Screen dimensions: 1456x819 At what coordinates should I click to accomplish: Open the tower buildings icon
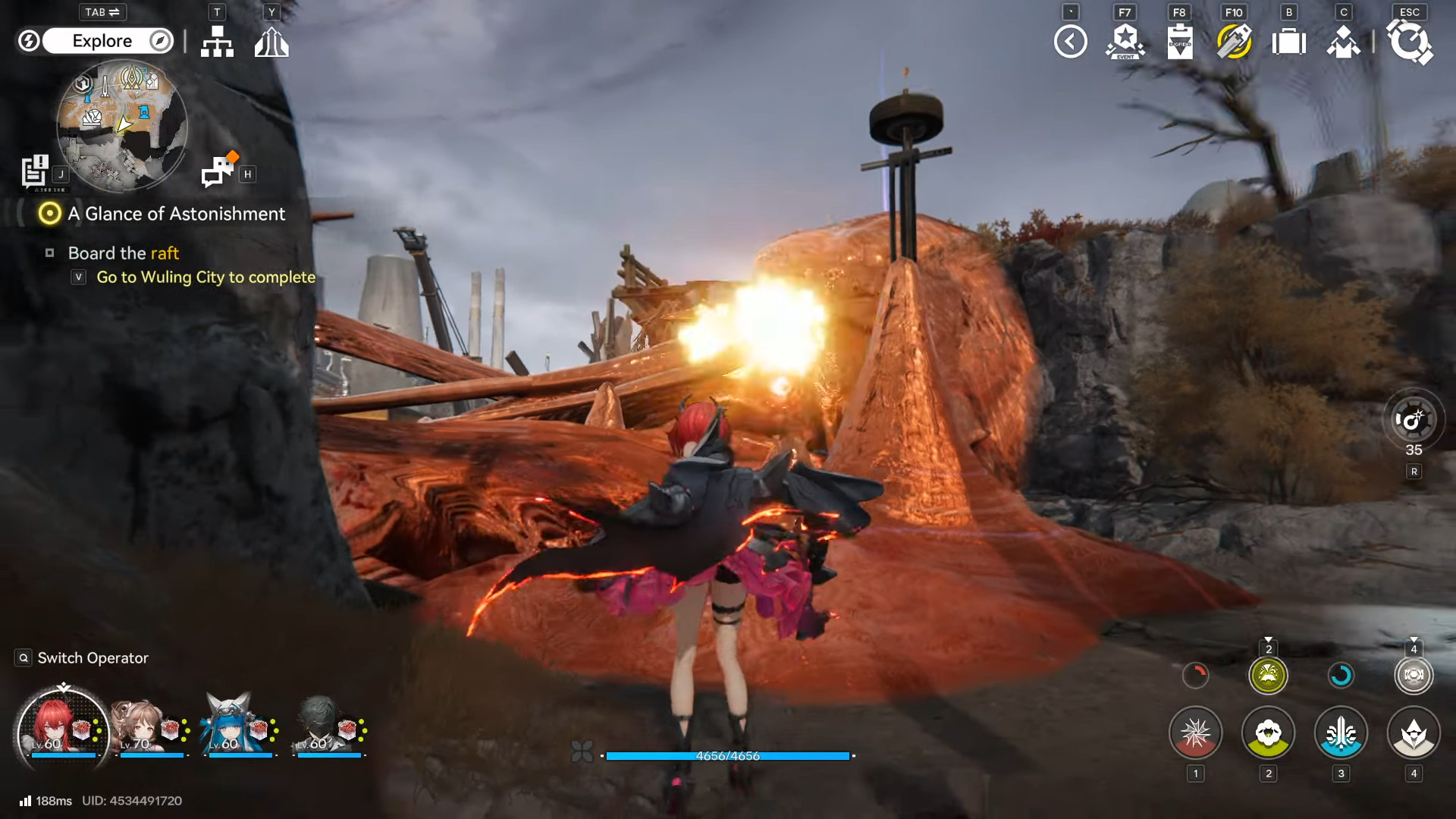pos(271,42)
